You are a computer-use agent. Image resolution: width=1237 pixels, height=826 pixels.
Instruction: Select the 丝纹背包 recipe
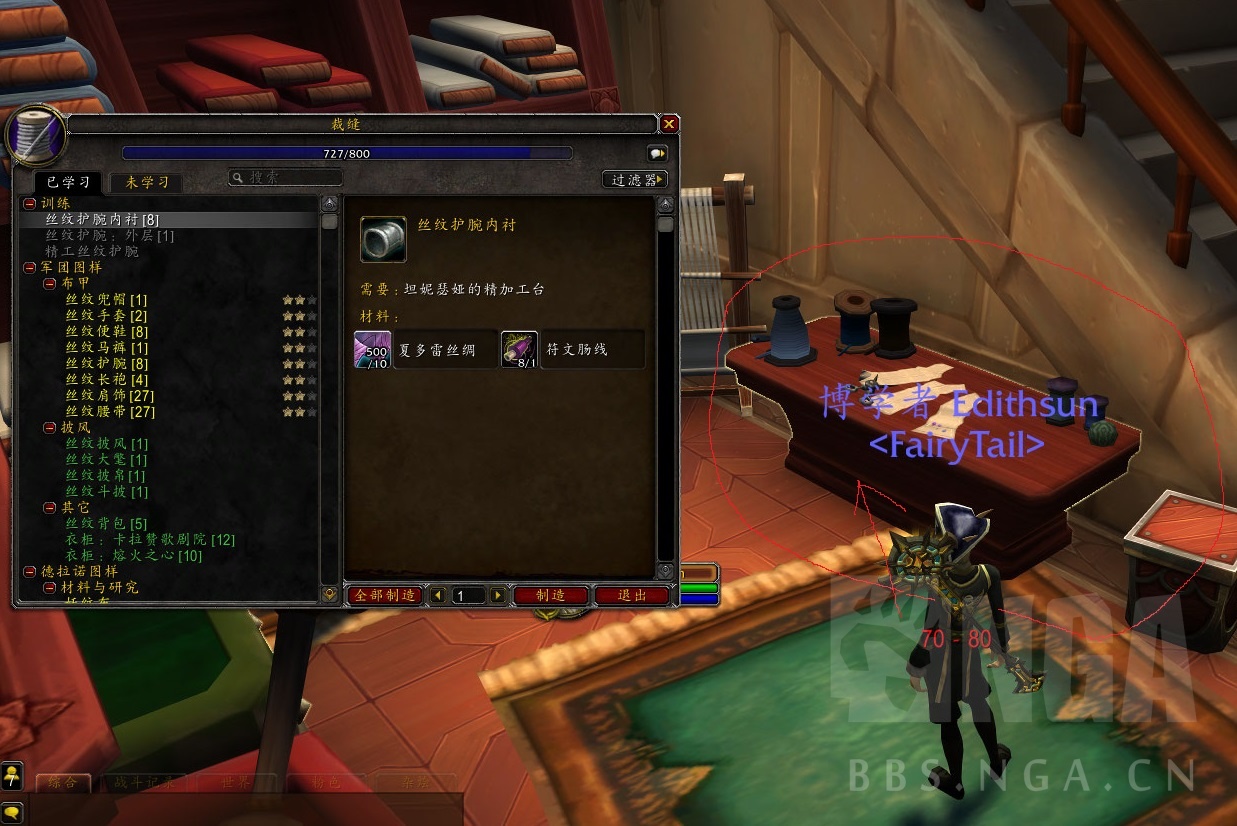pyautogui.click(x=106, y=523)
